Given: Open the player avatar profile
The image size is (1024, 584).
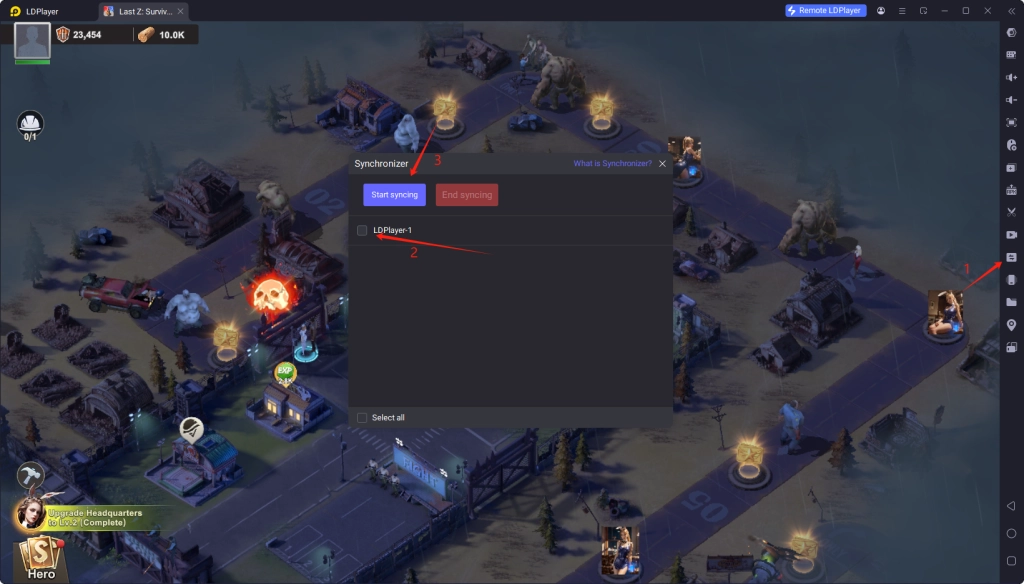Looking at the screenshot, I should point(32,42).
